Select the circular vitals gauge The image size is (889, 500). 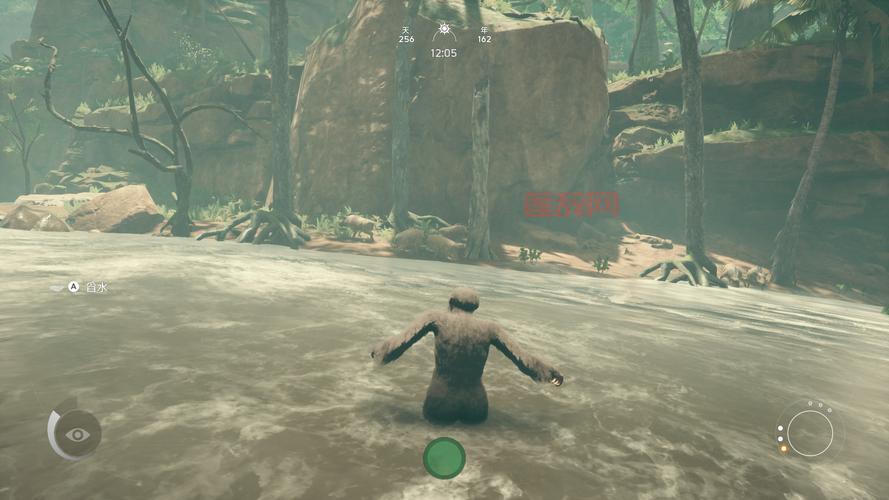(x=809, y=433)
